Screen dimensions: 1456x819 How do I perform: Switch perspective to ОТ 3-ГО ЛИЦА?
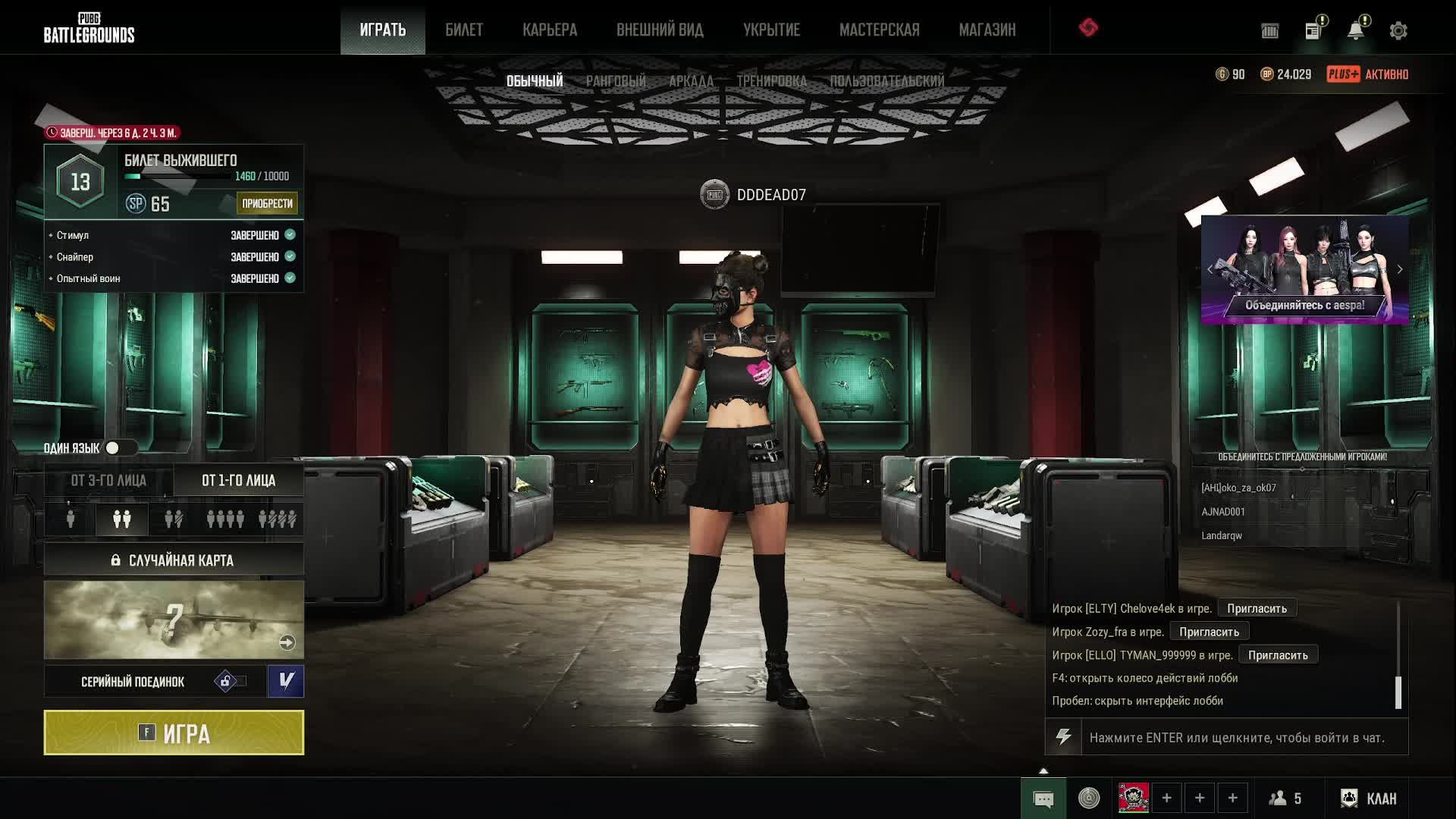tap(108, 481)
